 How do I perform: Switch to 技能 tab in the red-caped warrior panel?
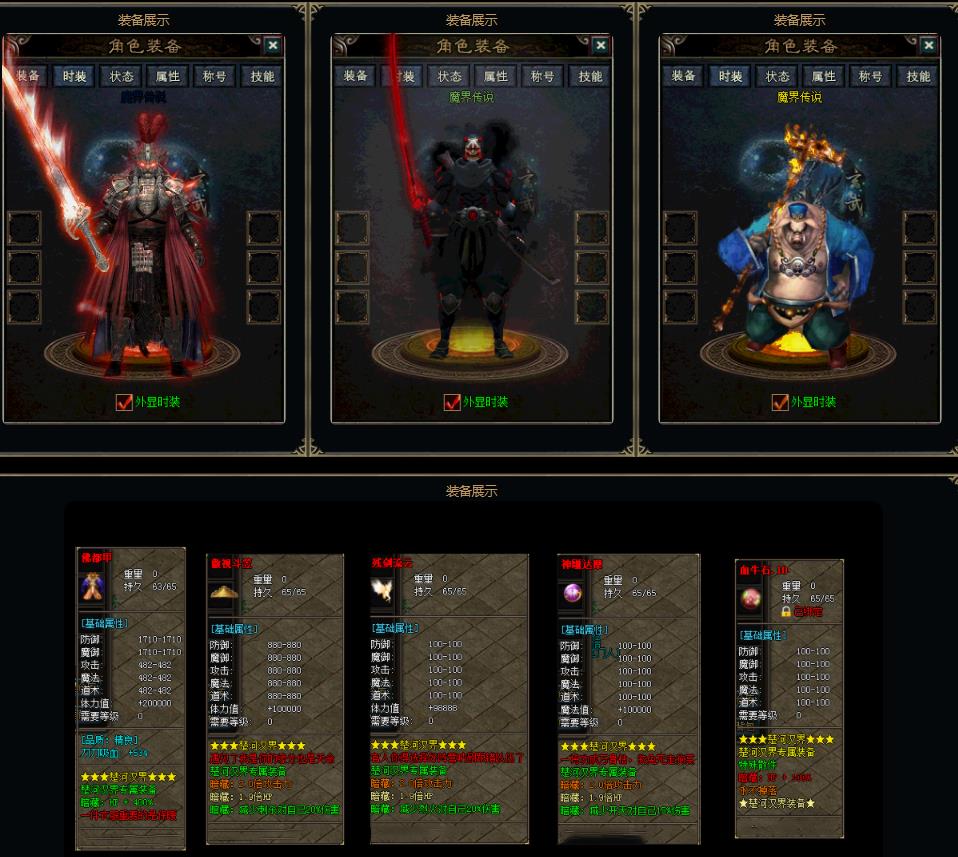(x=262, y=76)
